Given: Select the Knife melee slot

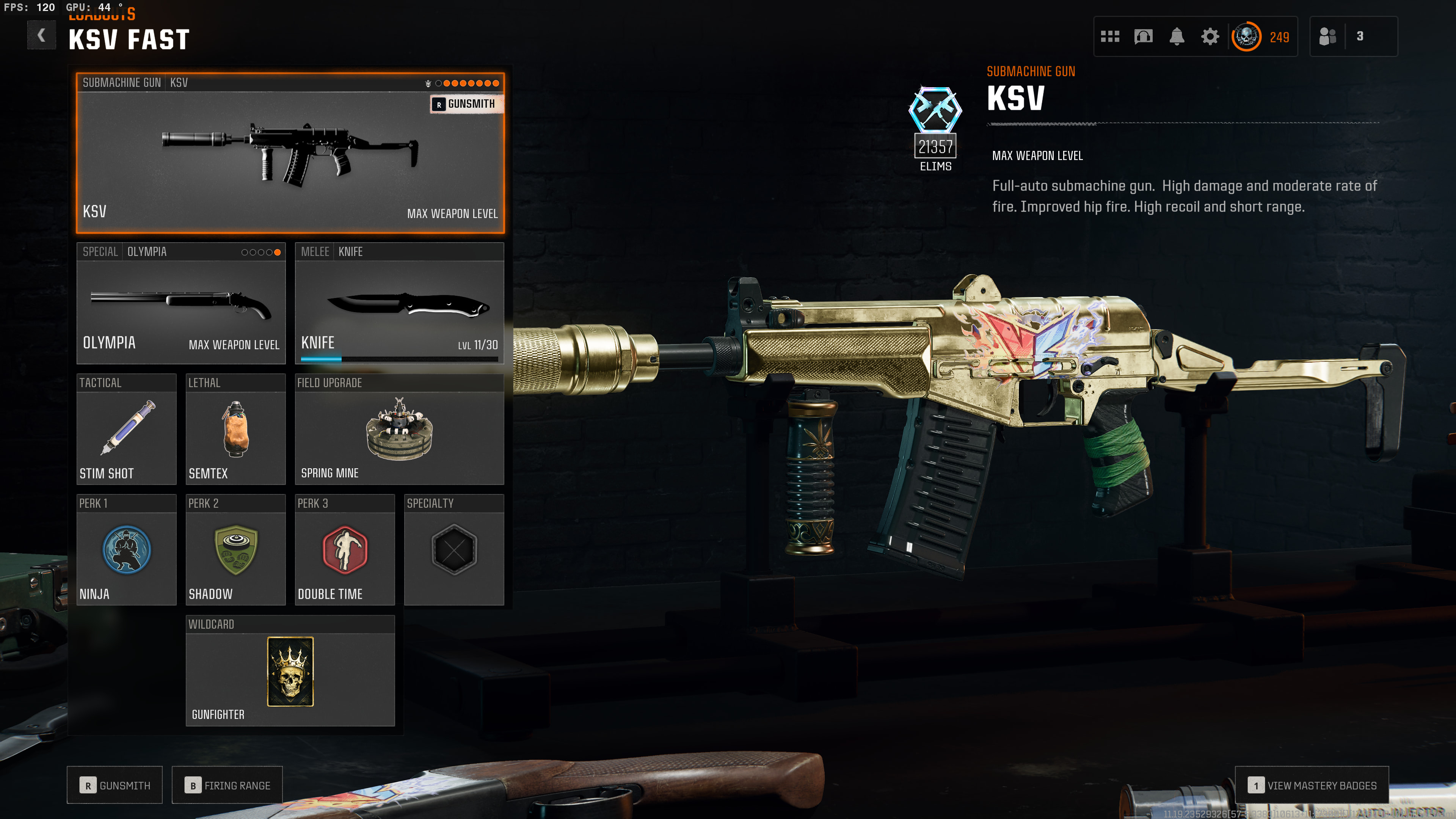Looking at the screenshot, I should (399, 303).
